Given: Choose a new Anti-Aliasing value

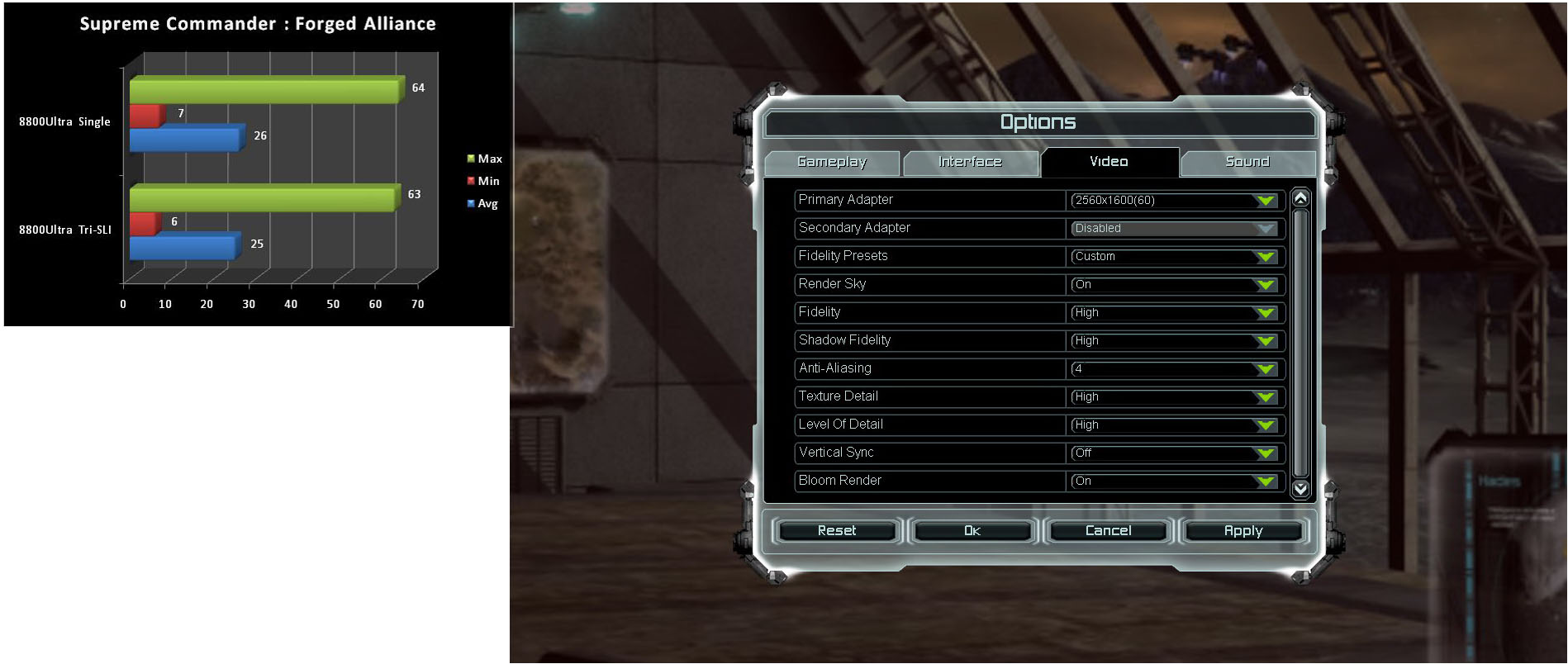Looking at the screenshot, I should (1174, 369).
